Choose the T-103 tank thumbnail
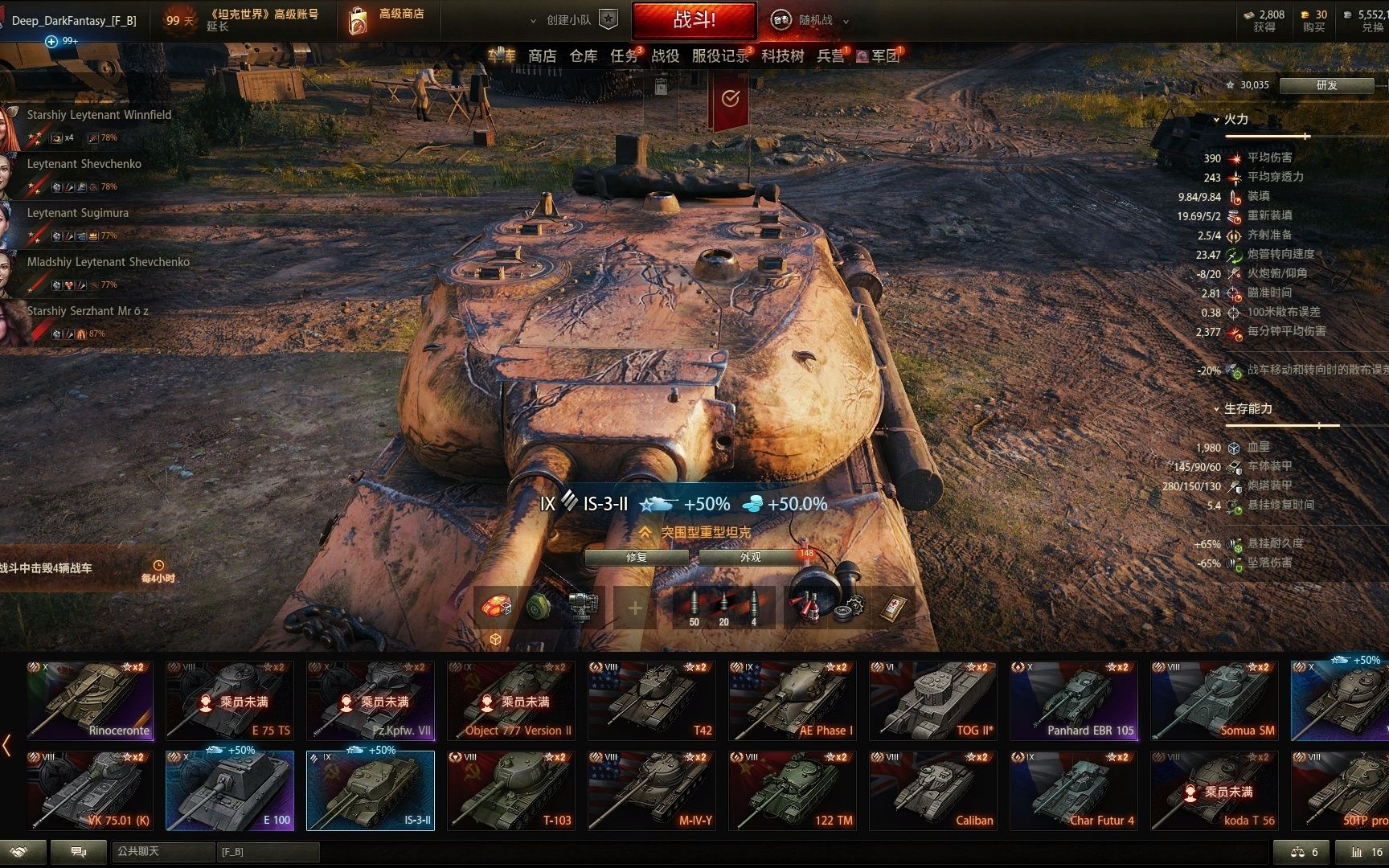This screenshot has height=868, width=1389. click(511, 791)
